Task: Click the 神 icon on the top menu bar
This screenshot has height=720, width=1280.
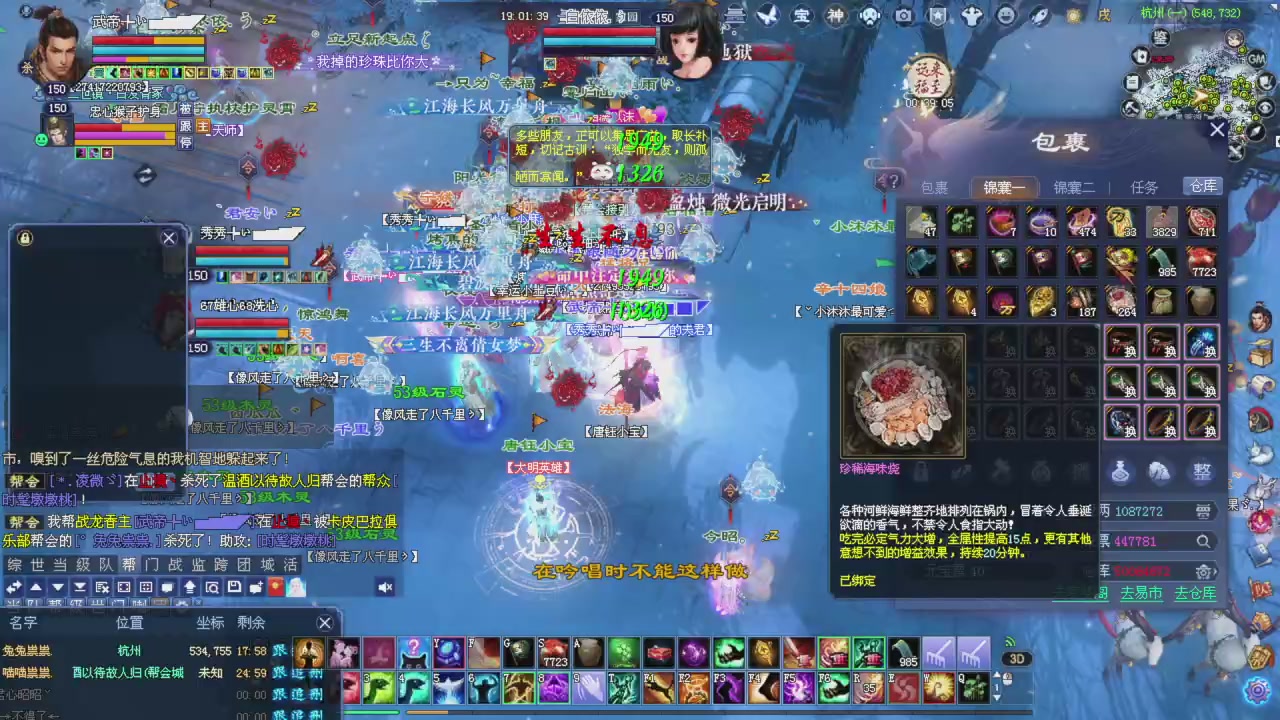Action: click(834, 16)
